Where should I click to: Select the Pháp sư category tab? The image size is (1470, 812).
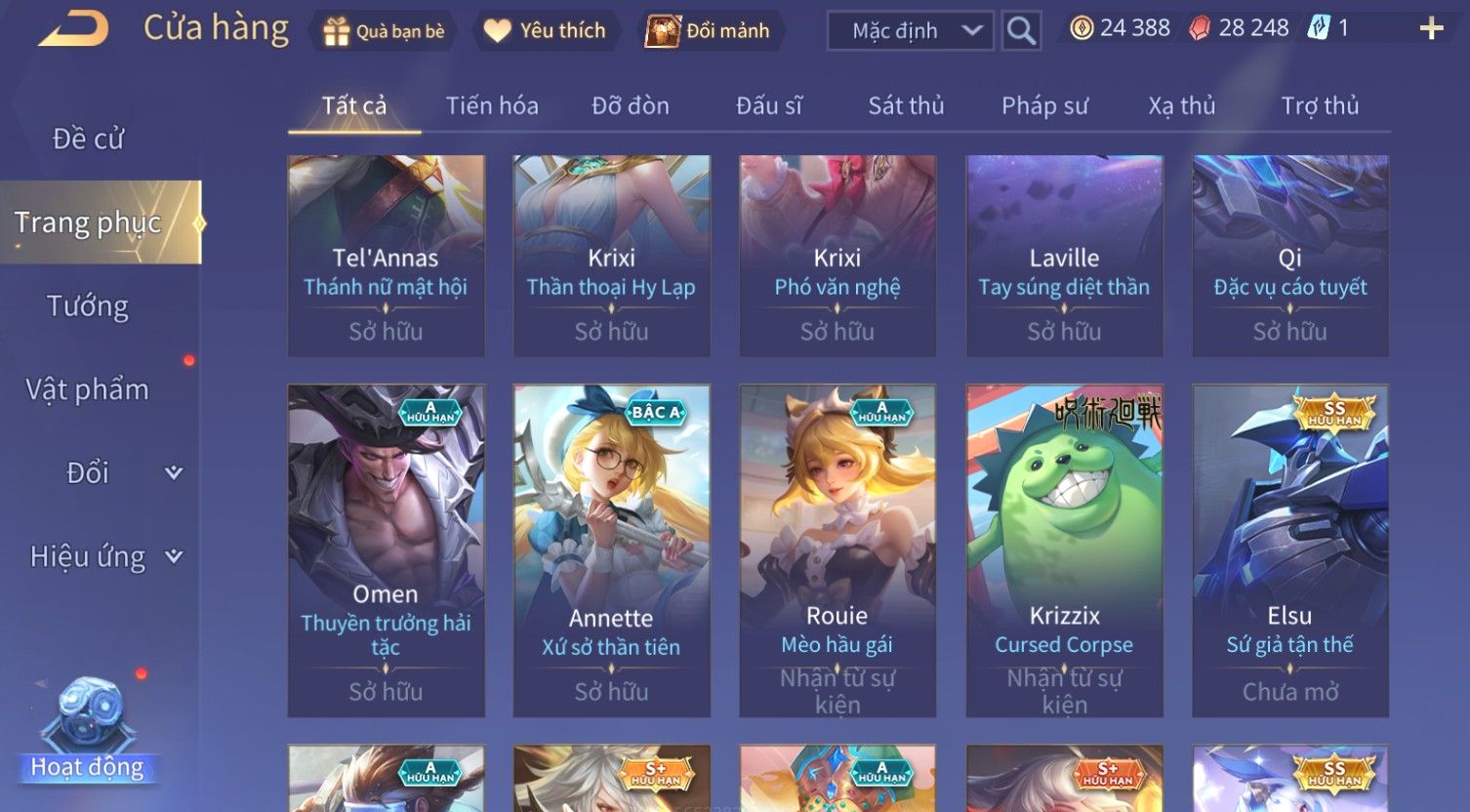tap(1044, 105)
